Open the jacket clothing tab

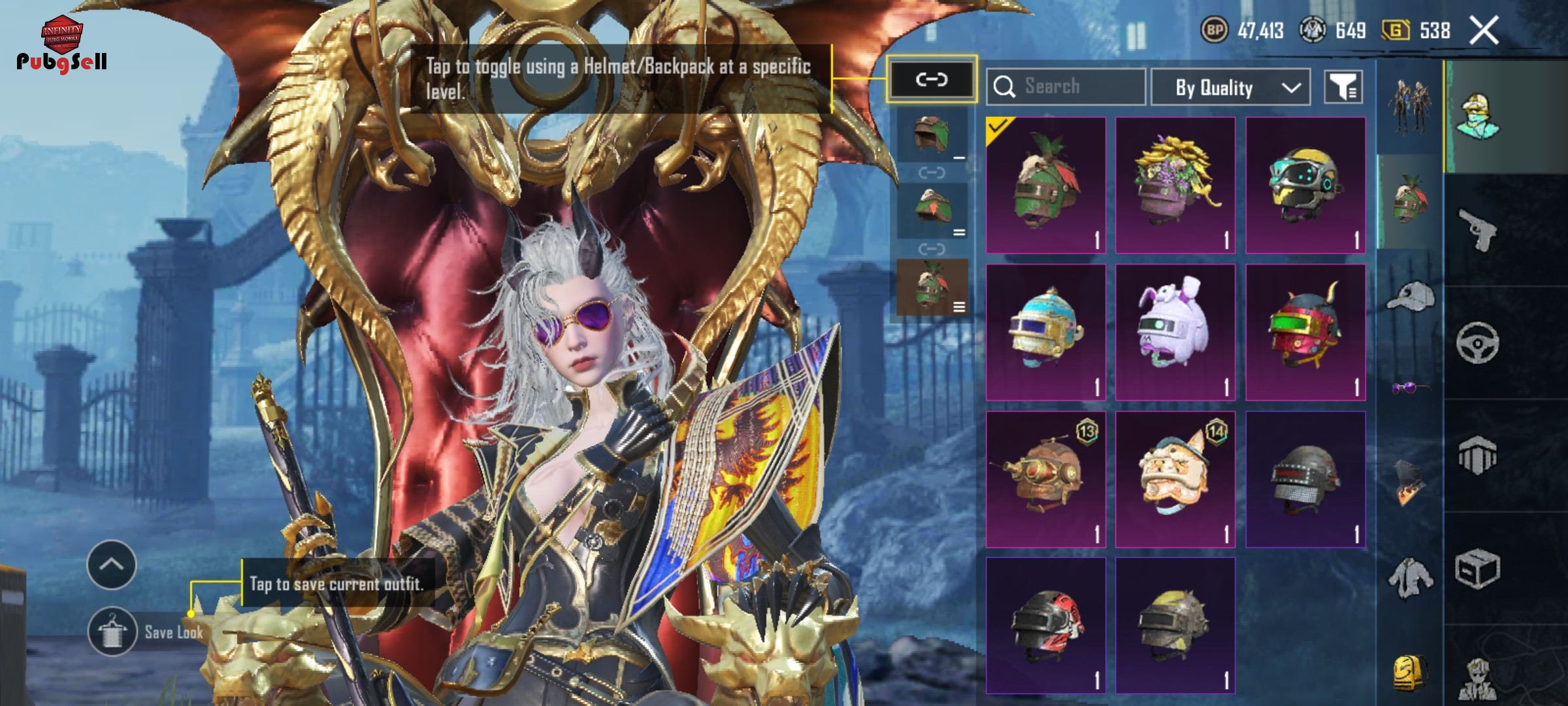coord(1410,577)
